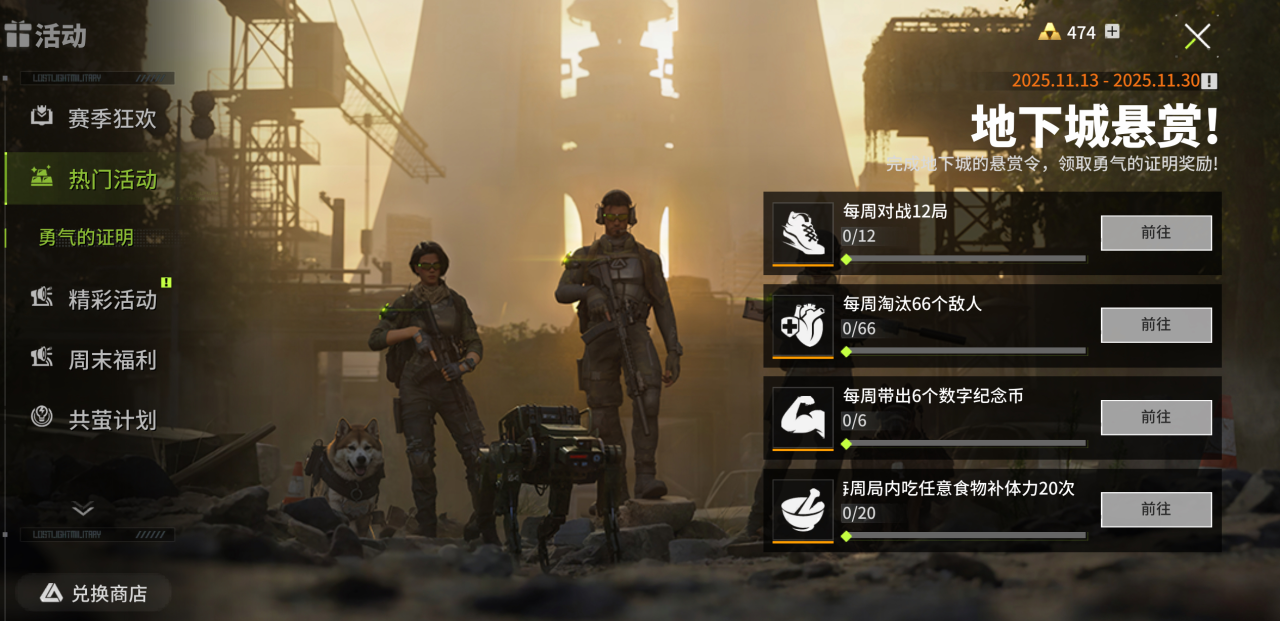Select the sneaker icon mission reward
Screen dimensions: 1280x621
803,234
